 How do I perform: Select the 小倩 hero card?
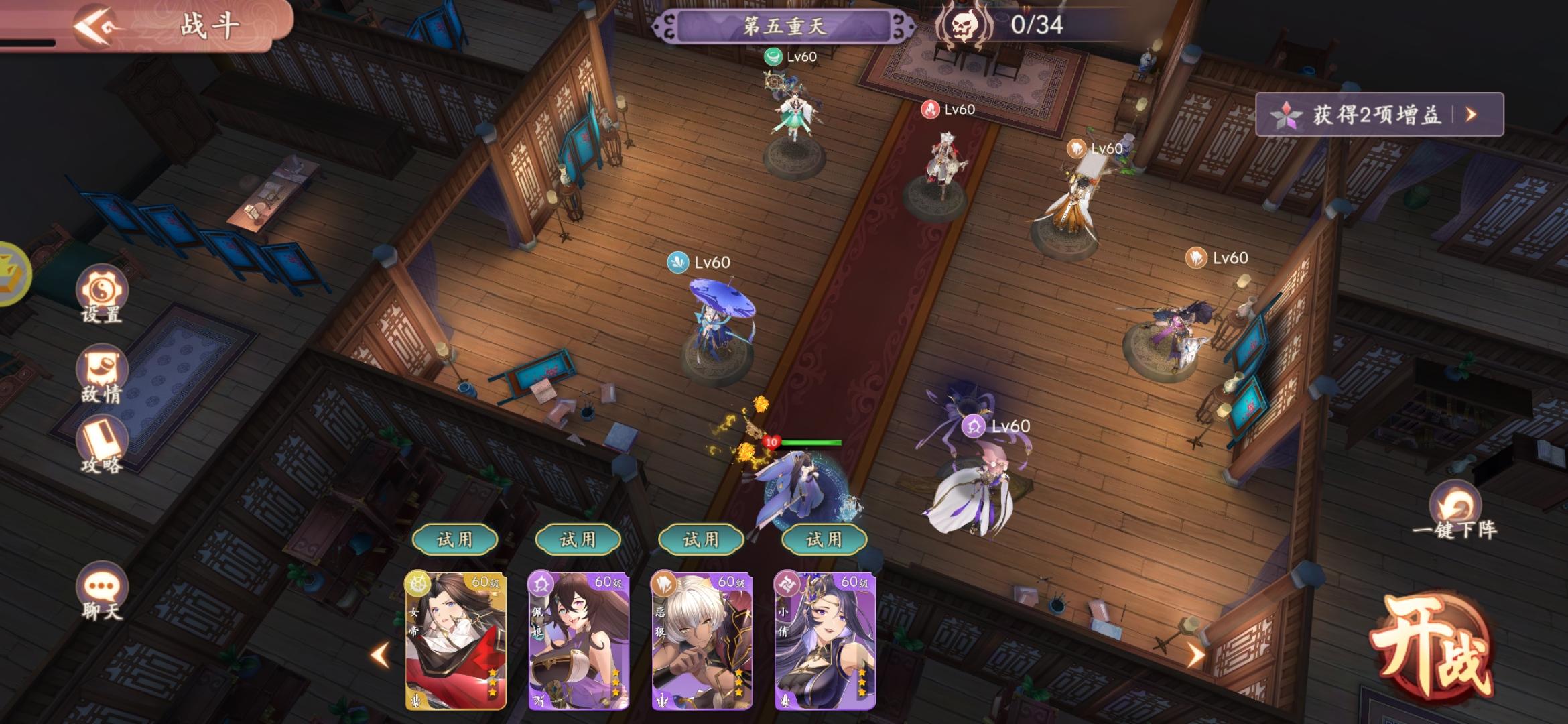tap(825, 640)
